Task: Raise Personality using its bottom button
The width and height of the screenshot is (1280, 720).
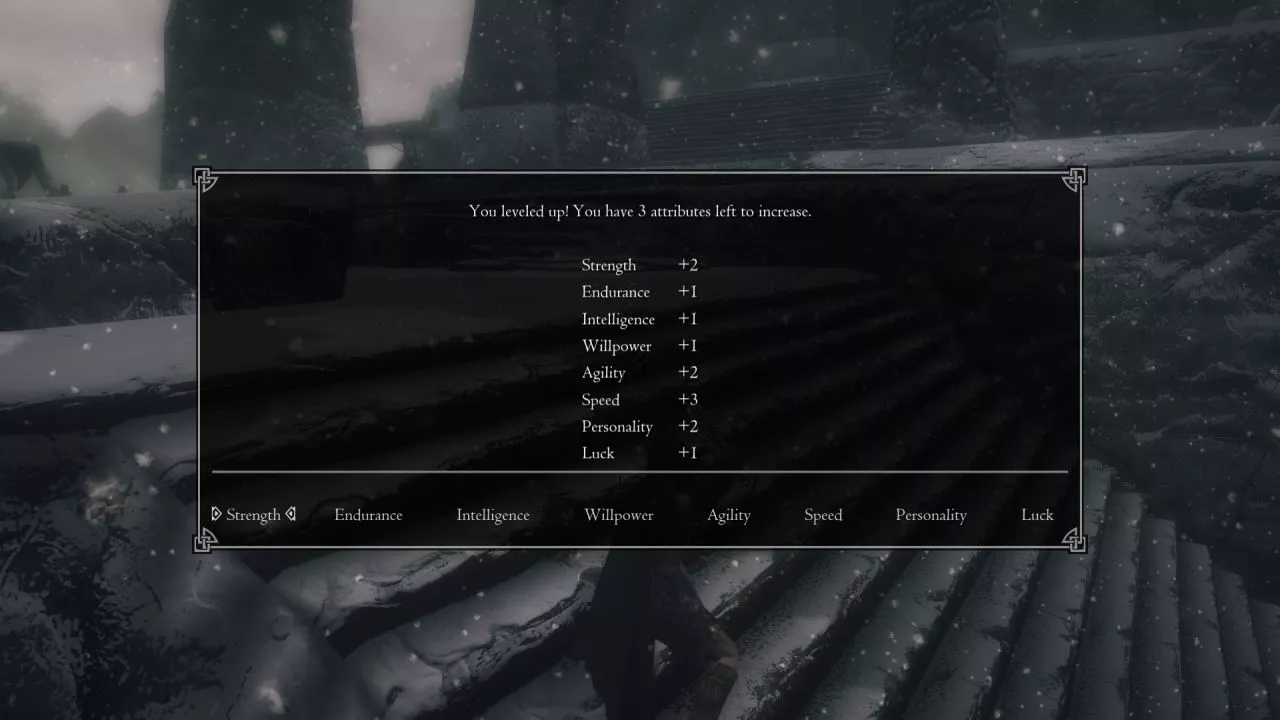Action: coord(931,515)
